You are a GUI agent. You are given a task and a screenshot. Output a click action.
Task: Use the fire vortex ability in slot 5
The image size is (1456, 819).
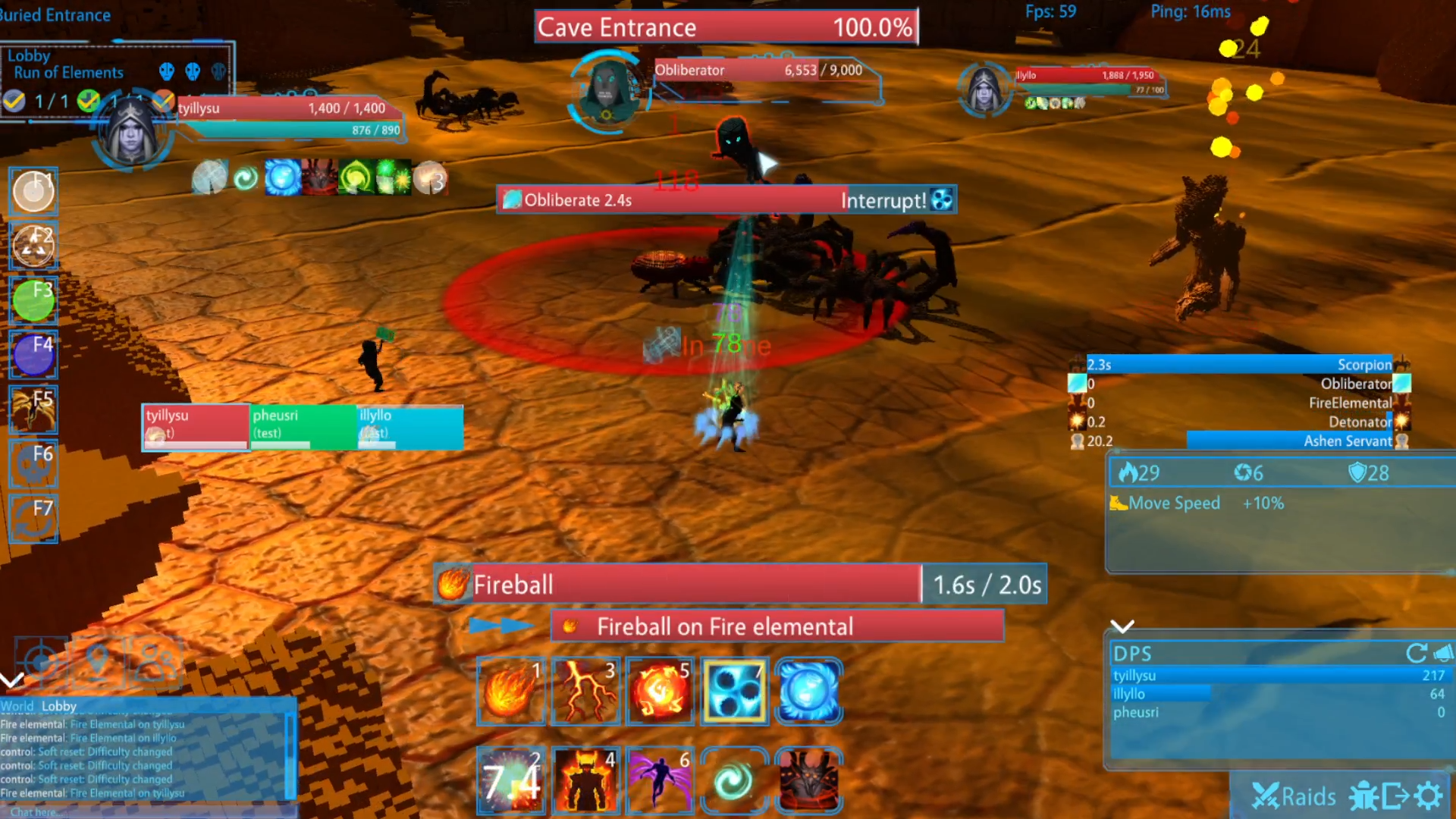tap(660, 691)
